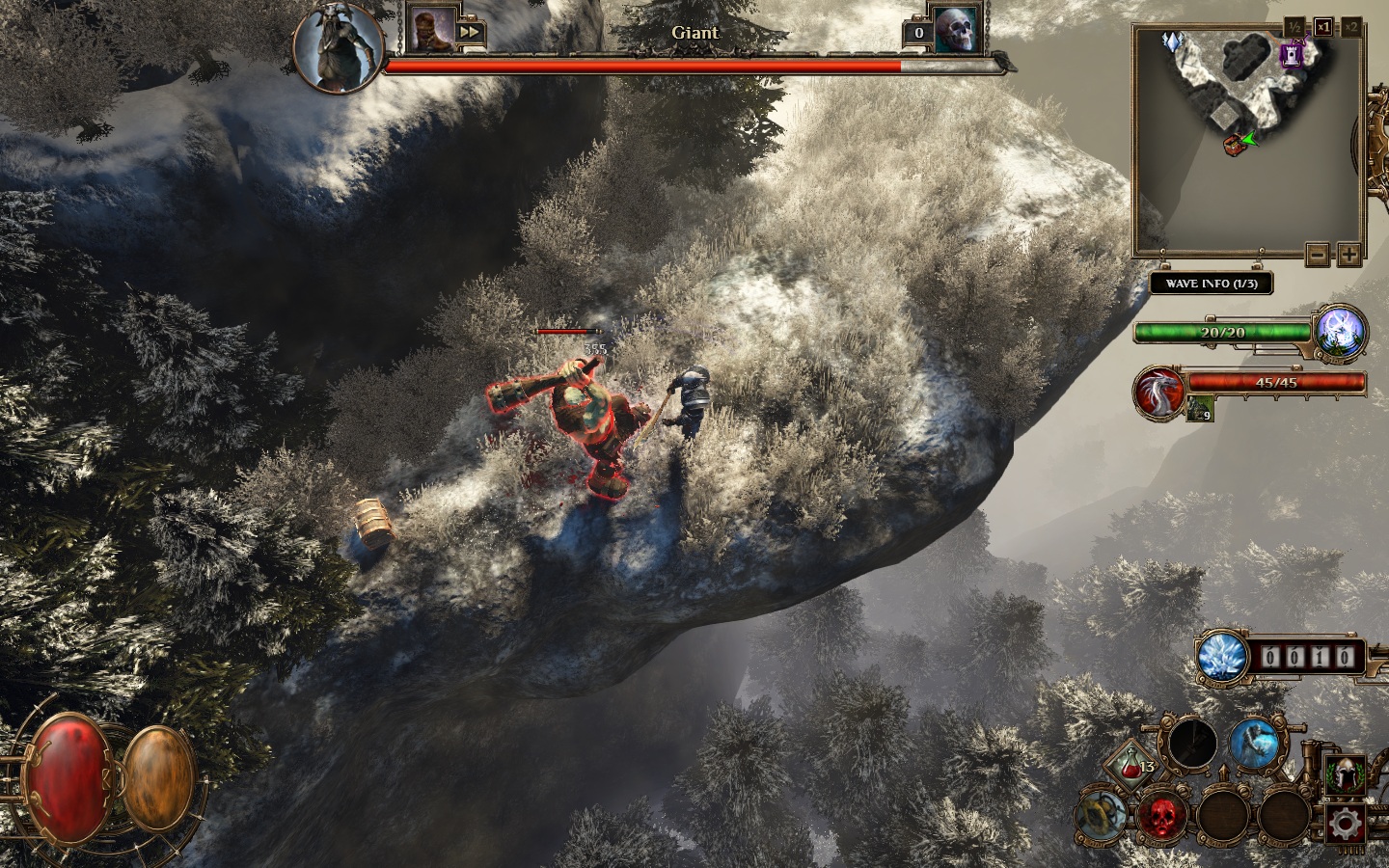Zoom out the minimap with the minus button
The image size is (1389, 868).
[x=1318, y=255]
